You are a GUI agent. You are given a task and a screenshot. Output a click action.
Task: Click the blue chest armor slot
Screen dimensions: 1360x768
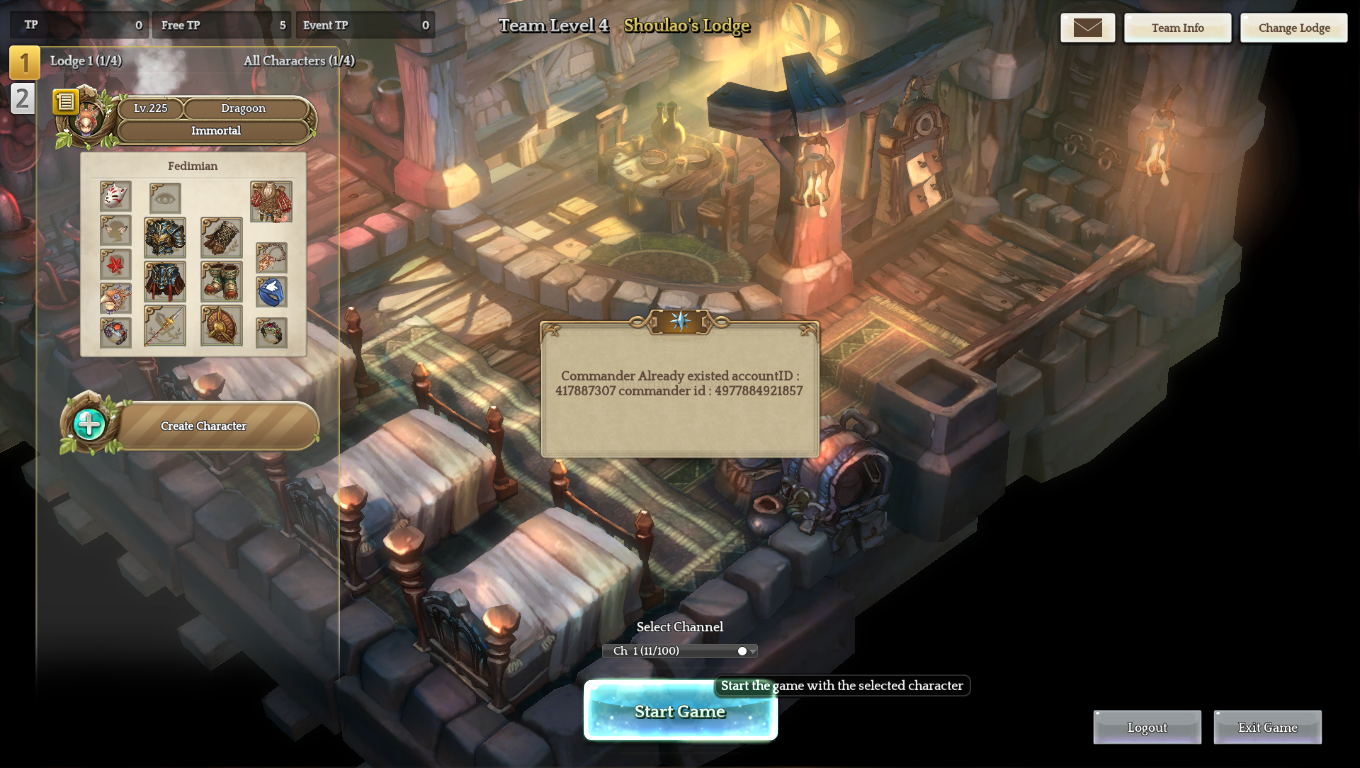click(165, 238)
